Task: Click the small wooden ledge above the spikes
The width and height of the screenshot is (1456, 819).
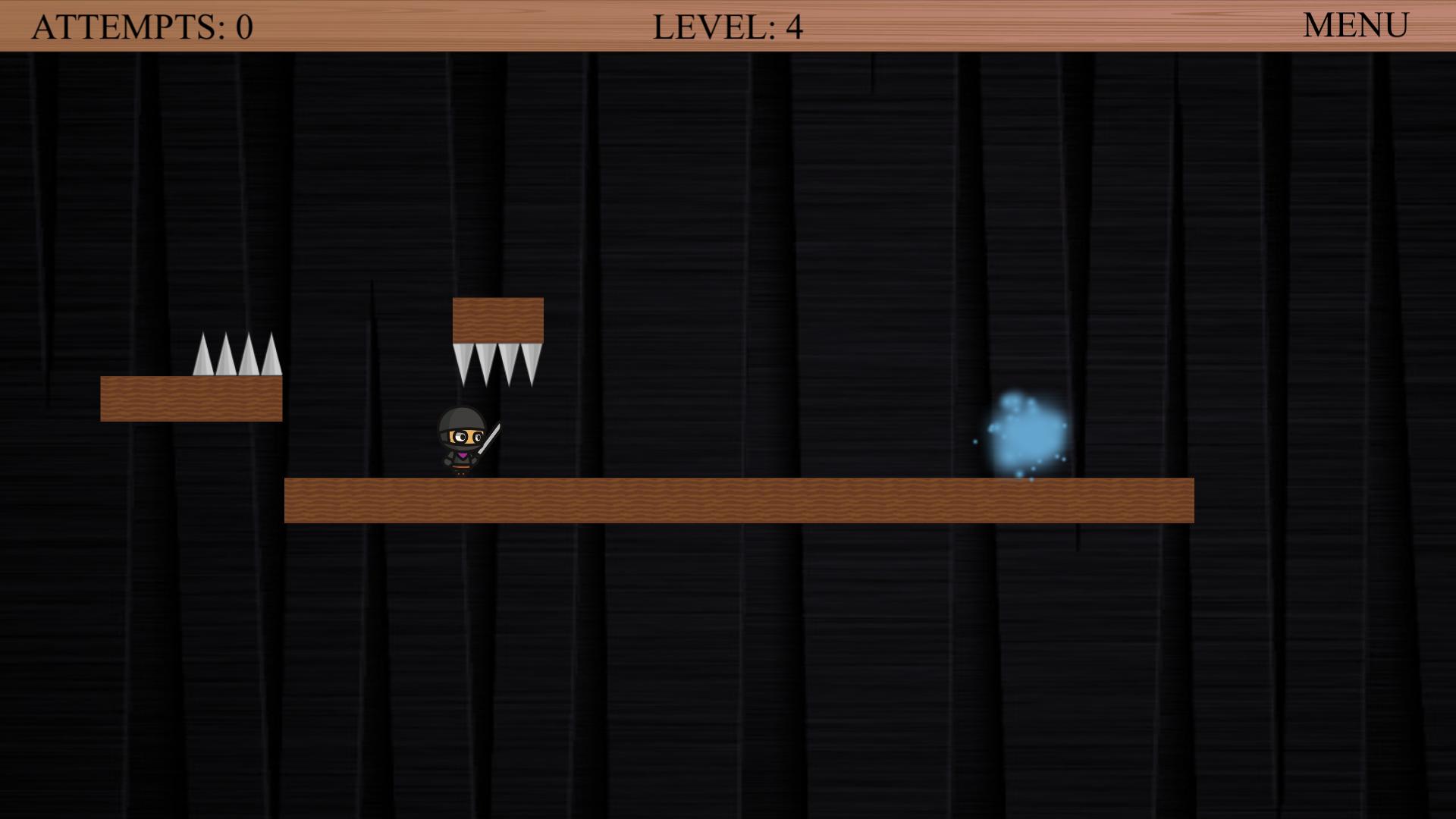Action: click(x=498, y=318)
